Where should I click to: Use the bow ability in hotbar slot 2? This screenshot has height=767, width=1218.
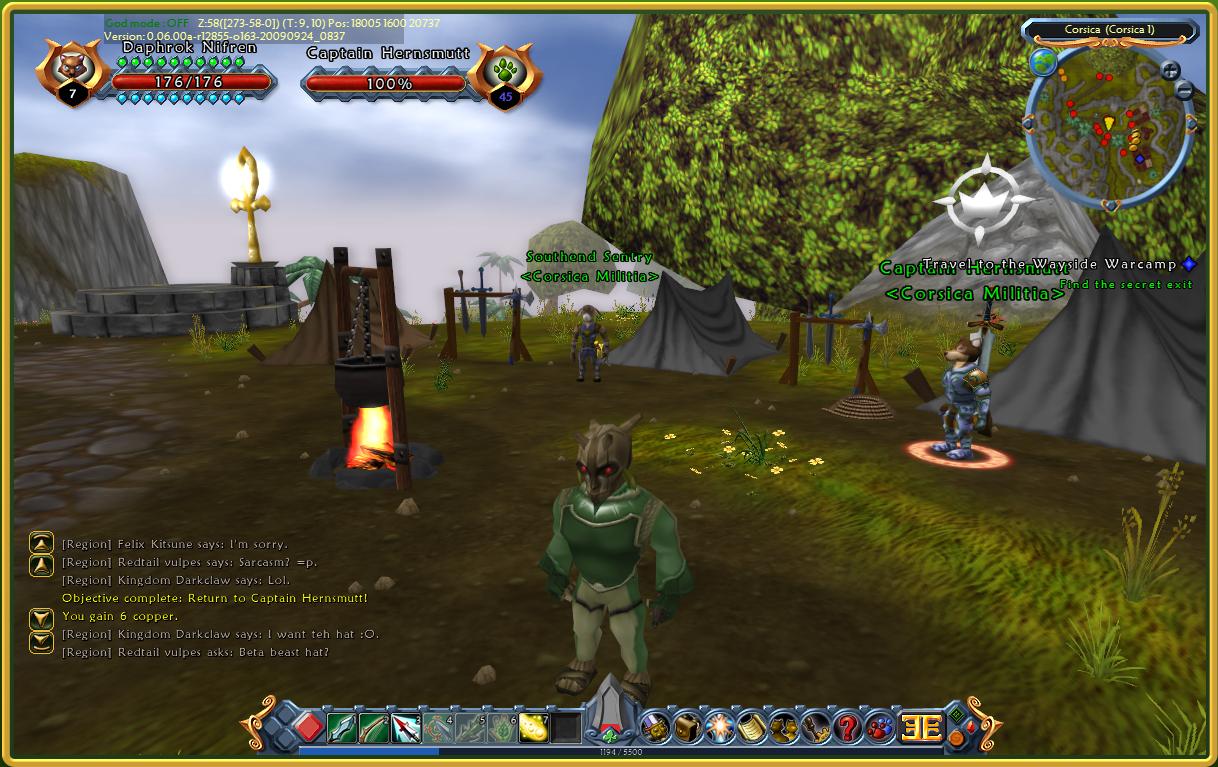pos(374,728)
